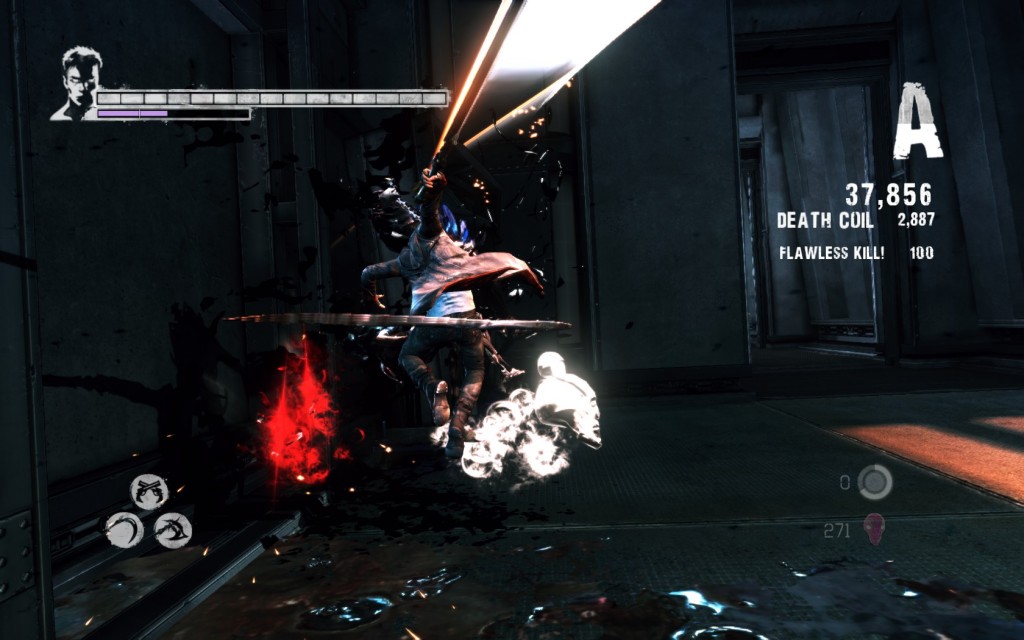This screenshot has height=640, width=1024.
Task: Select the red orb currency icon
Action: [x=873, y=529]
